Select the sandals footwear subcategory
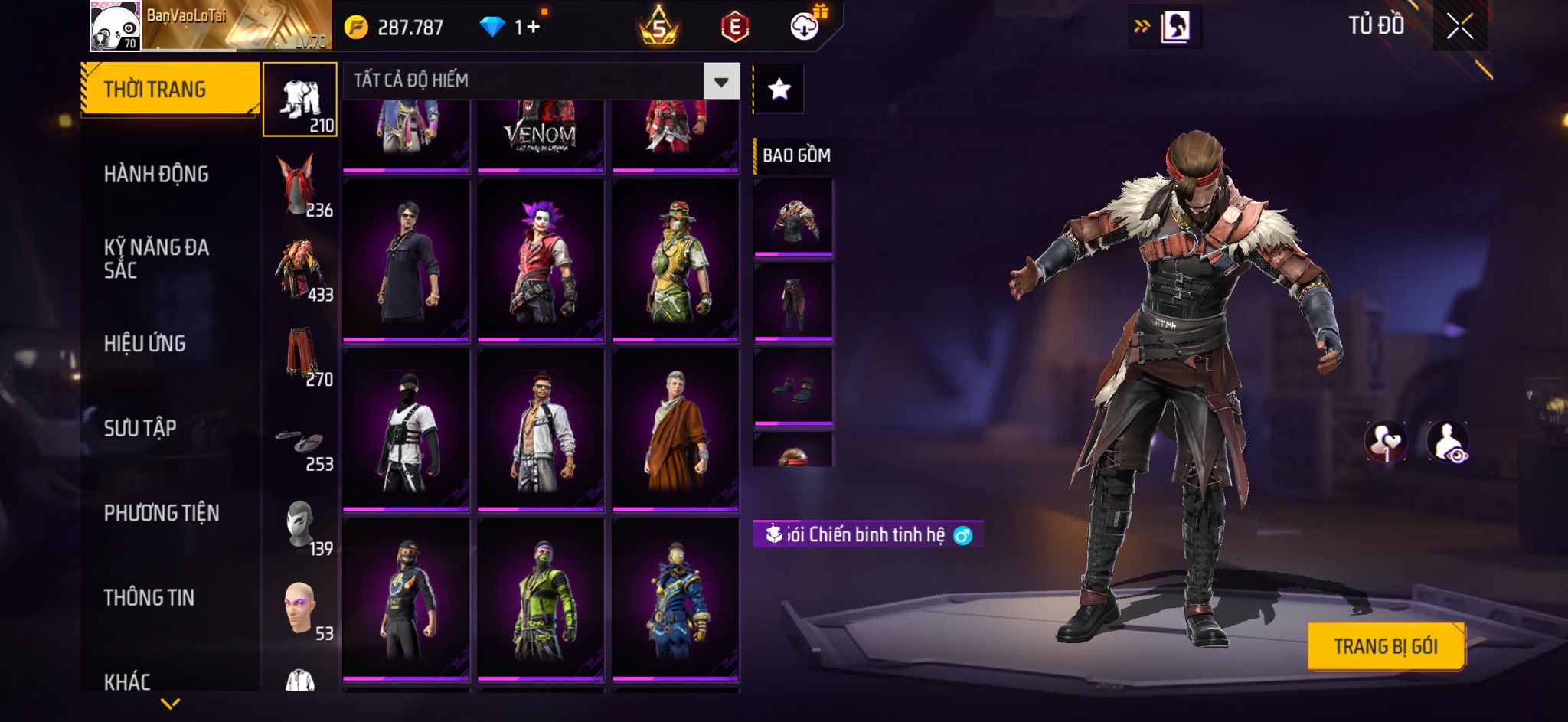The height and width of the screenshot is (722, 1568). (x=300, y=444)
